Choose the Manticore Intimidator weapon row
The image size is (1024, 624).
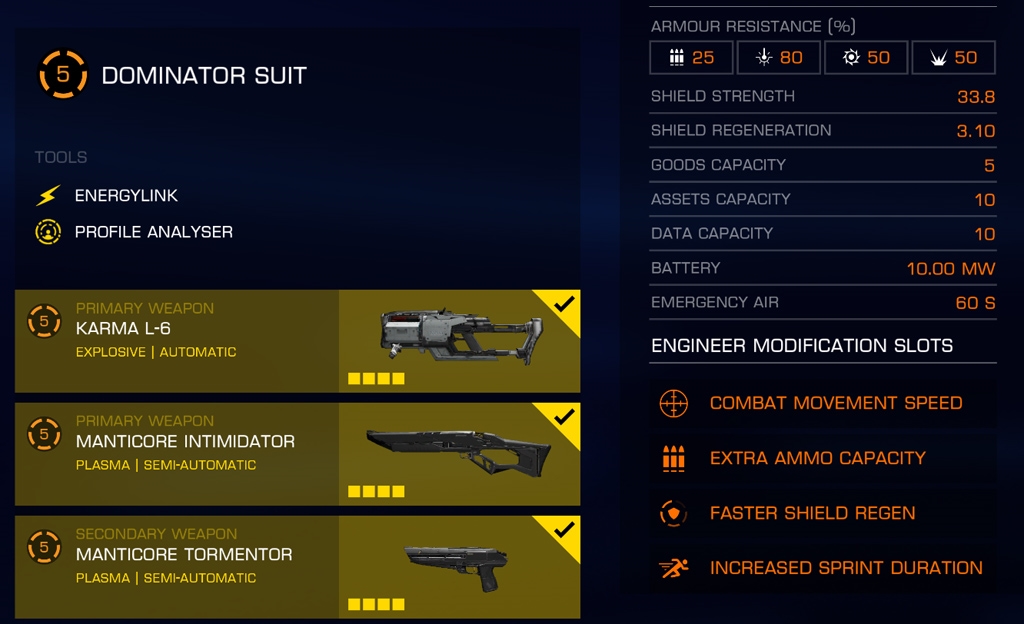click(297, 453)
